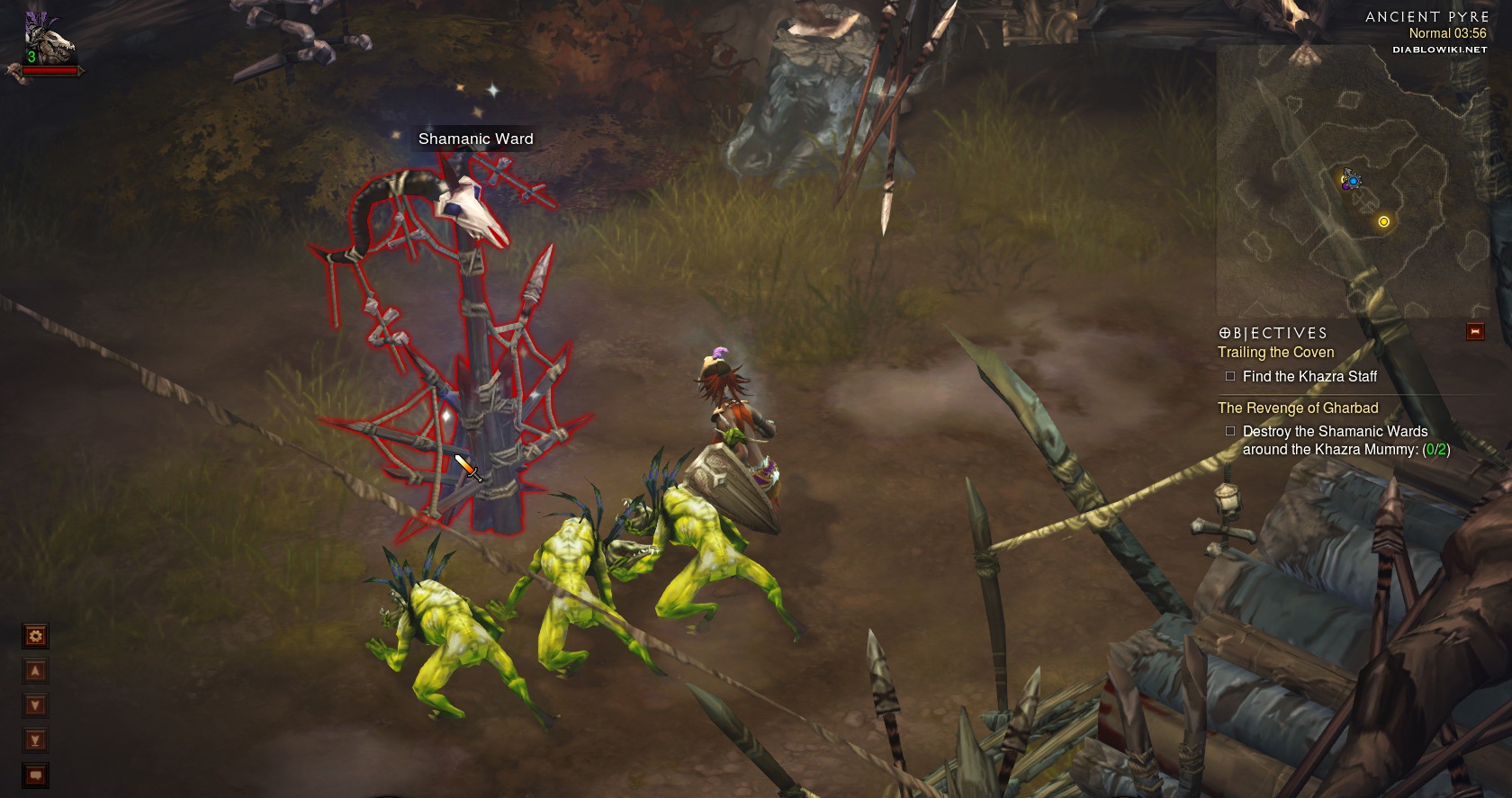Select The Revenge of Gharbad quest

pyautogui.click(x=1298, y=408)
